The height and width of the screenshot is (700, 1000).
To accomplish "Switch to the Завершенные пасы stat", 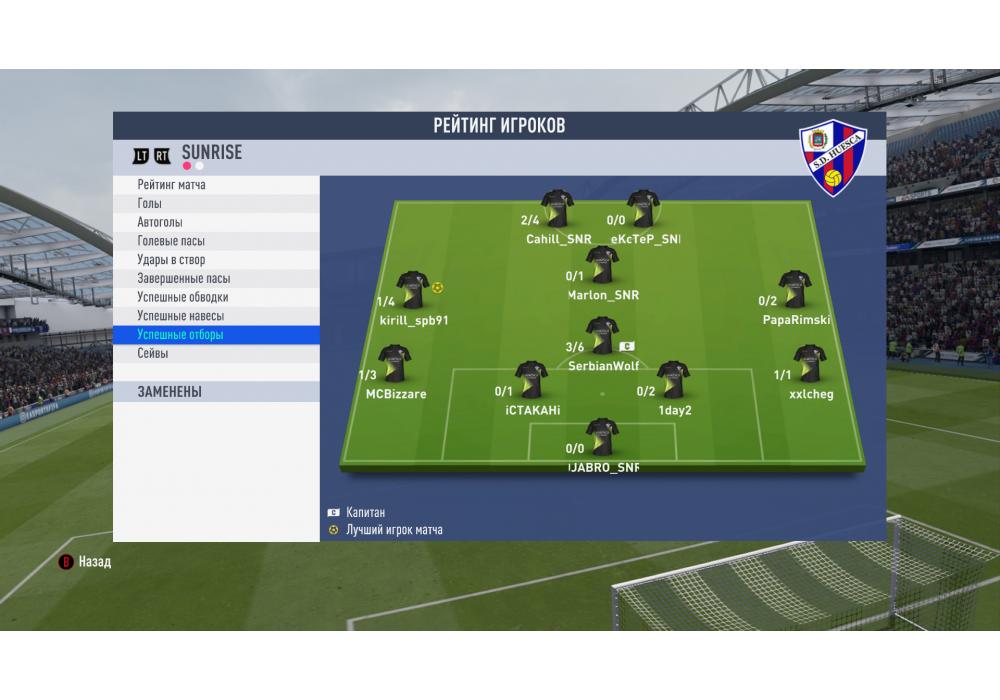I will click(216, 279).
